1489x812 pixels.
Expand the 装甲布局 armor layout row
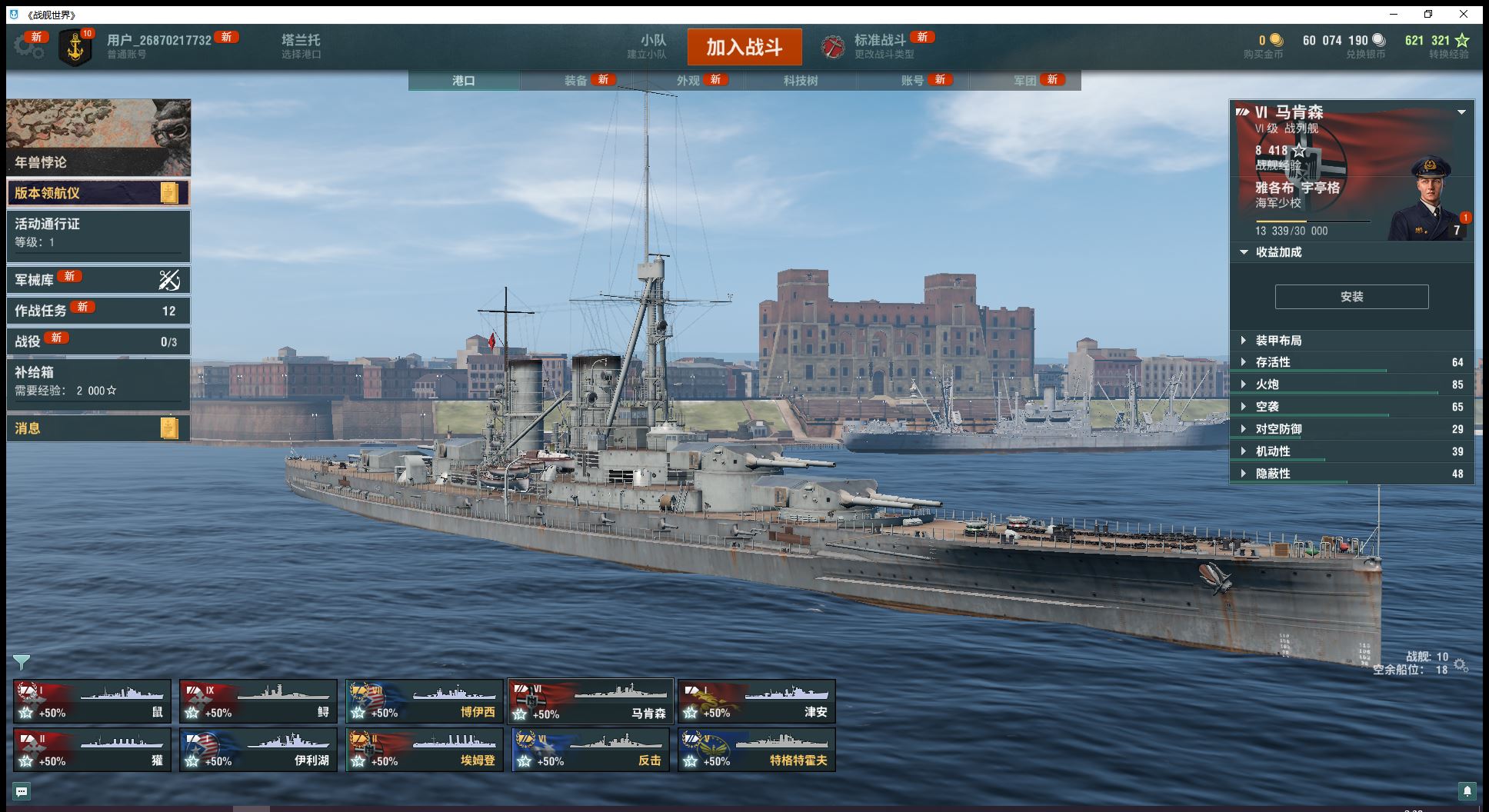[1278, 341]
